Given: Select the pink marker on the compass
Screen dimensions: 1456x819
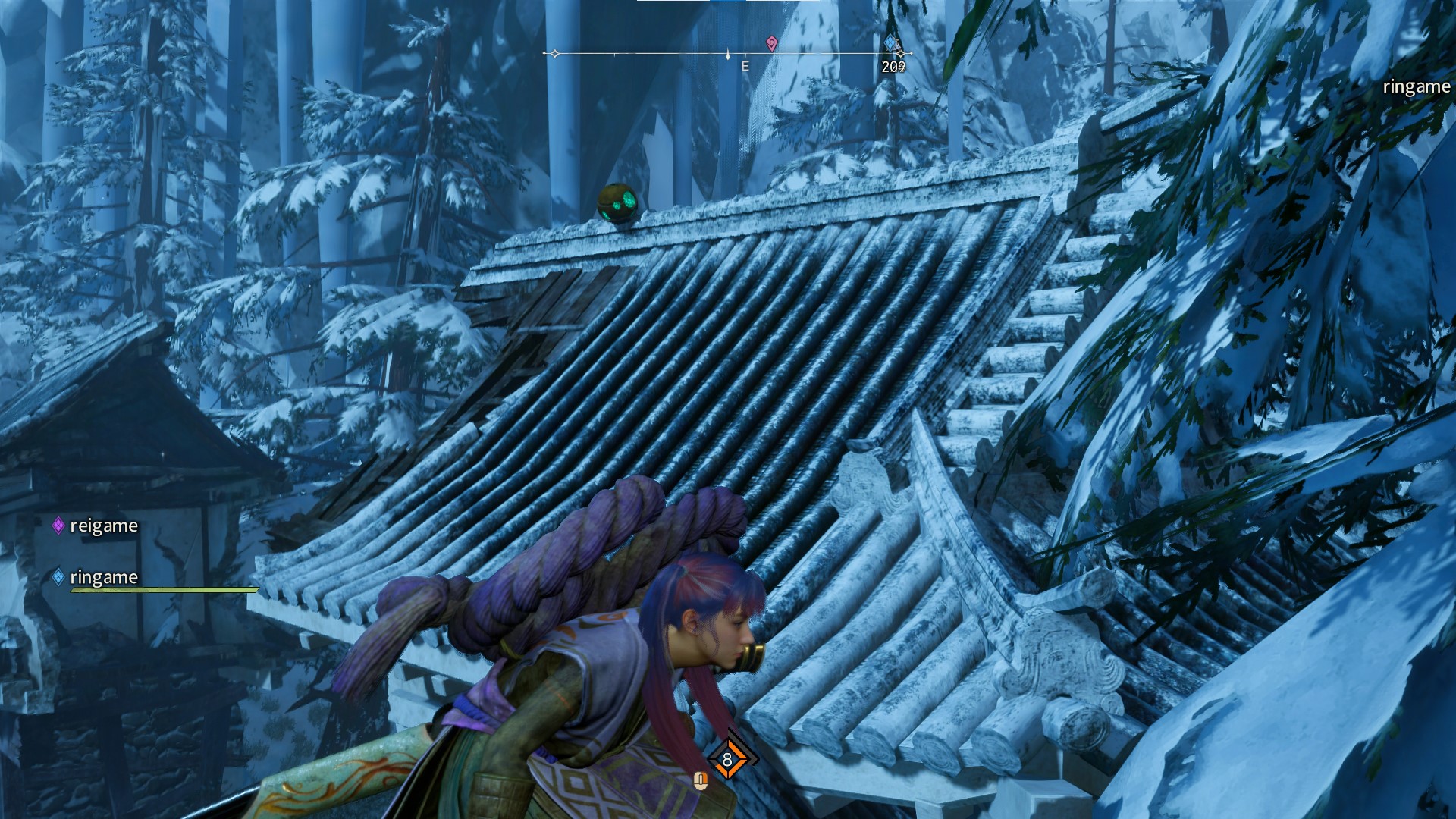Looking at the screenshot, I should [771, 43].
